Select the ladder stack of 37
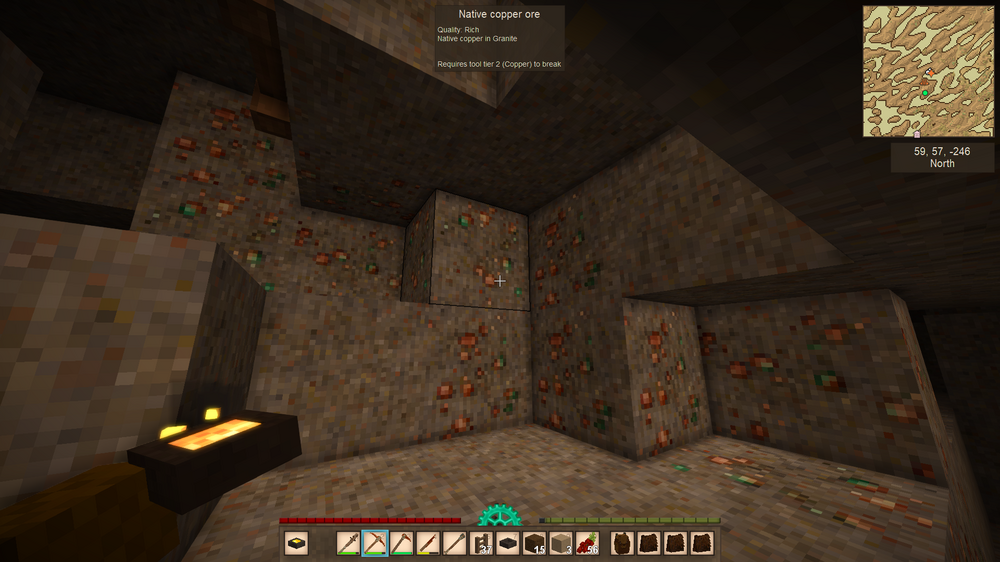This screenshot has height=562, width=1000. [481, 543]
